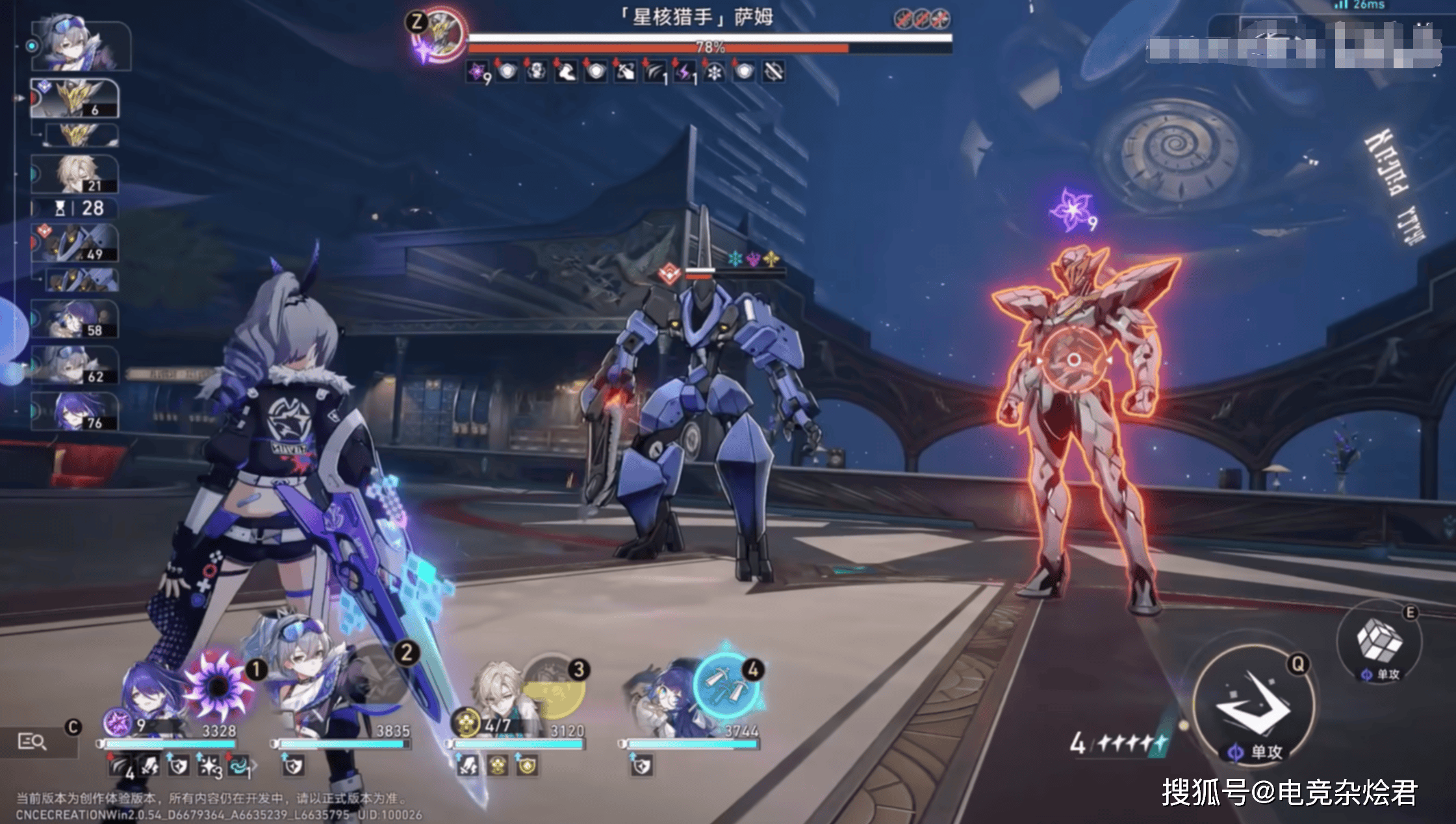This screenshot has height=824, width=1456.
Task: Click the turn order portrait marked 49
Action: [x=75, y=243]
